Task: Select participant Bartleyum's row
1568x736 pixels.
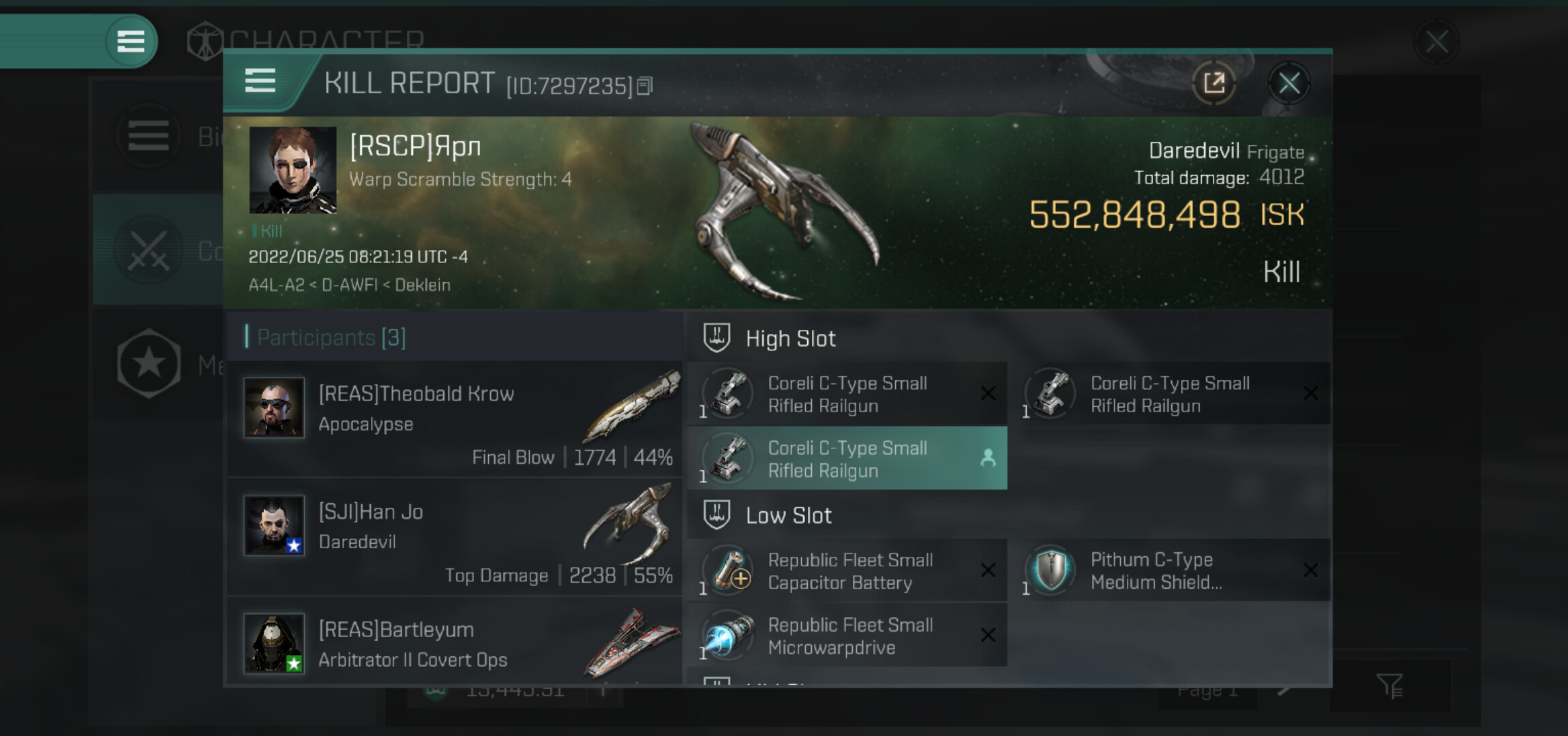Action: 455,644
